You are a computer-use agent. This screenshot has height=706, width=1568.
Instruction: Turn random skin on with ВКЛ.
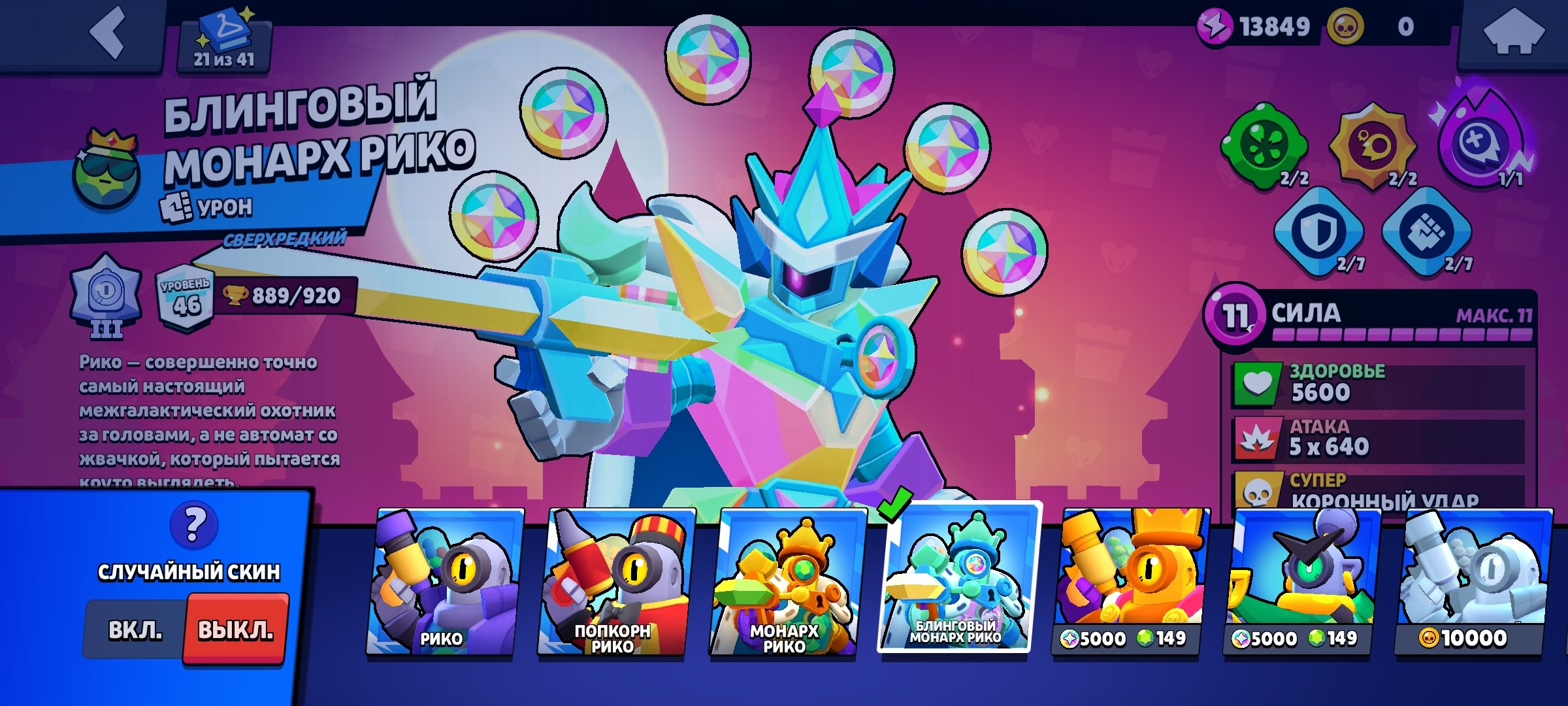point(135,630)
